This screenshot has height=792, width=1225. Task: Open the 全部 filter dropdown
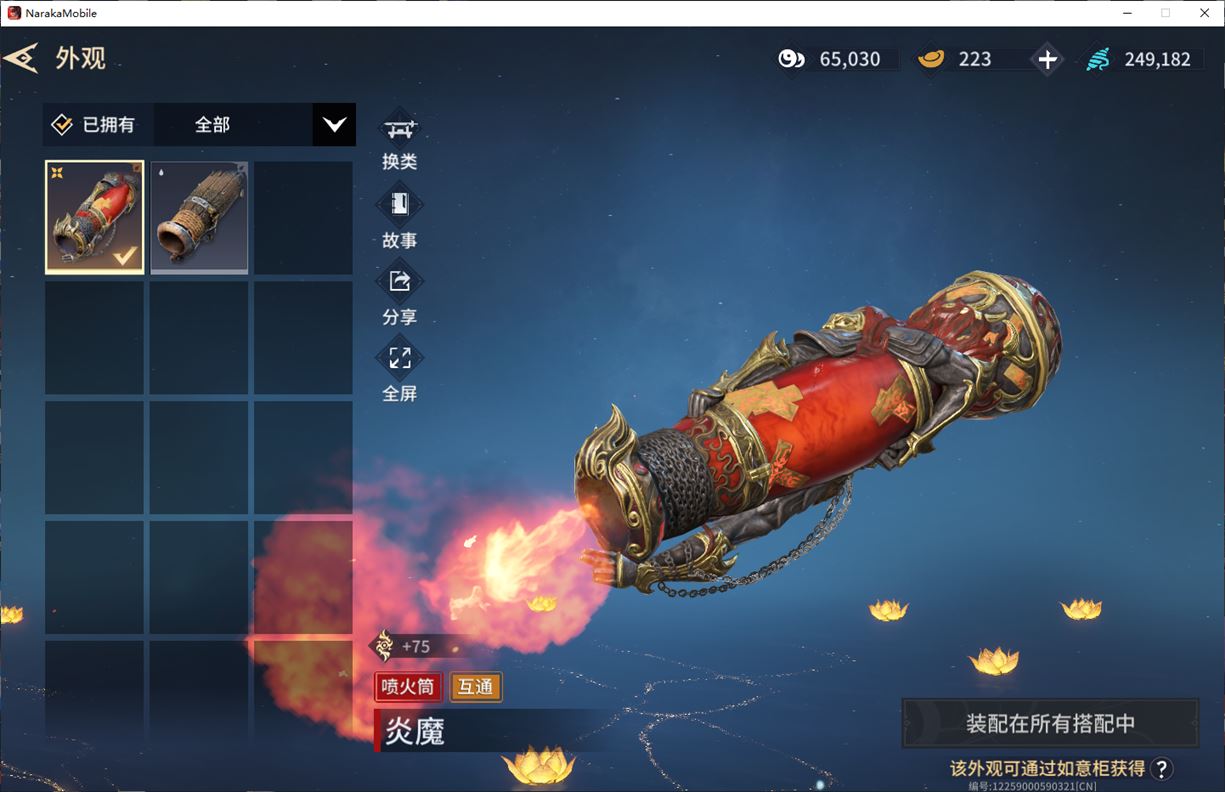(334, 125)
